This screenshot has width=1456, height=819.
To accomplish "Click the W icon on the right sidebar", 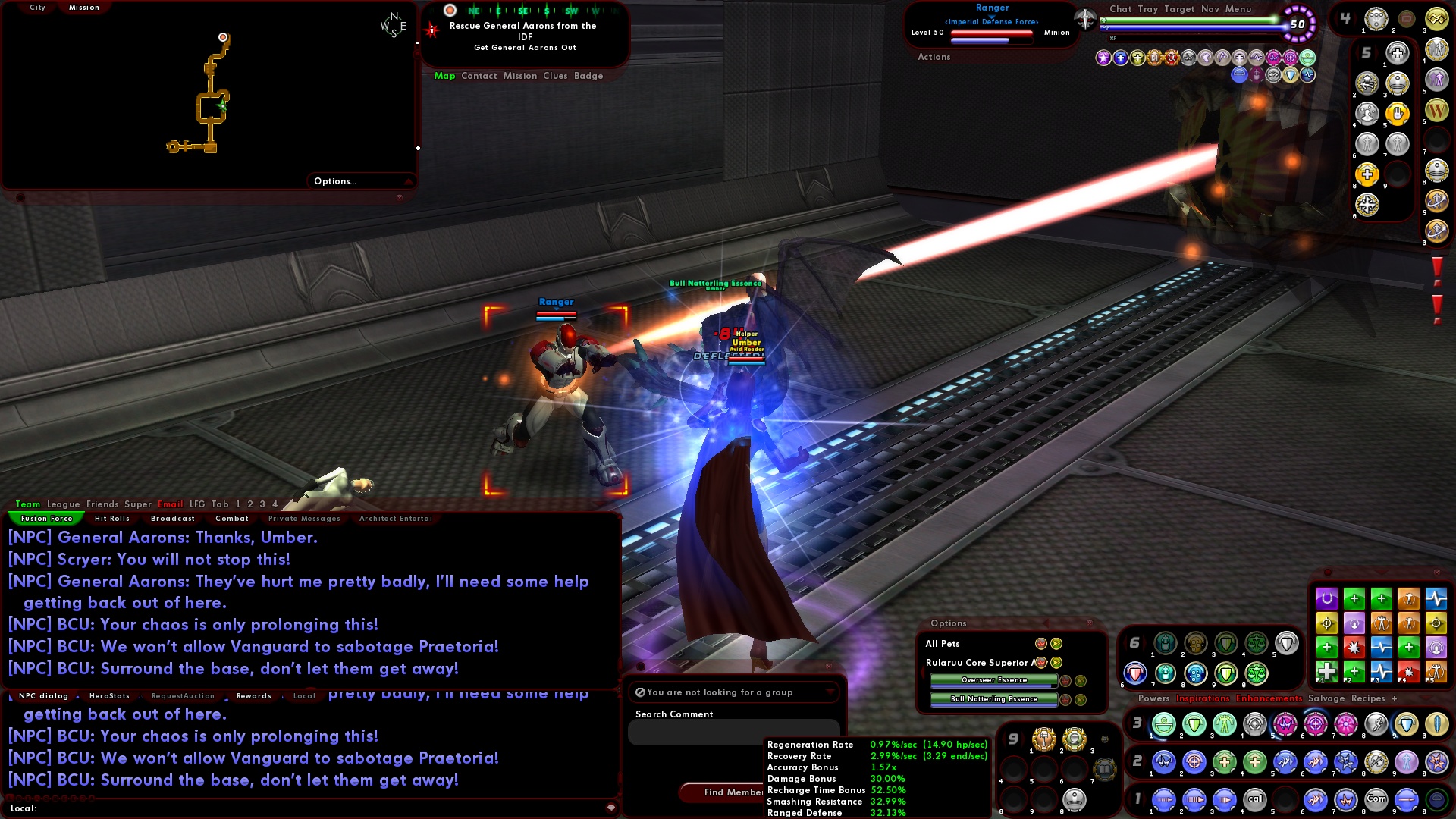I will click(x=1436, y=110).
